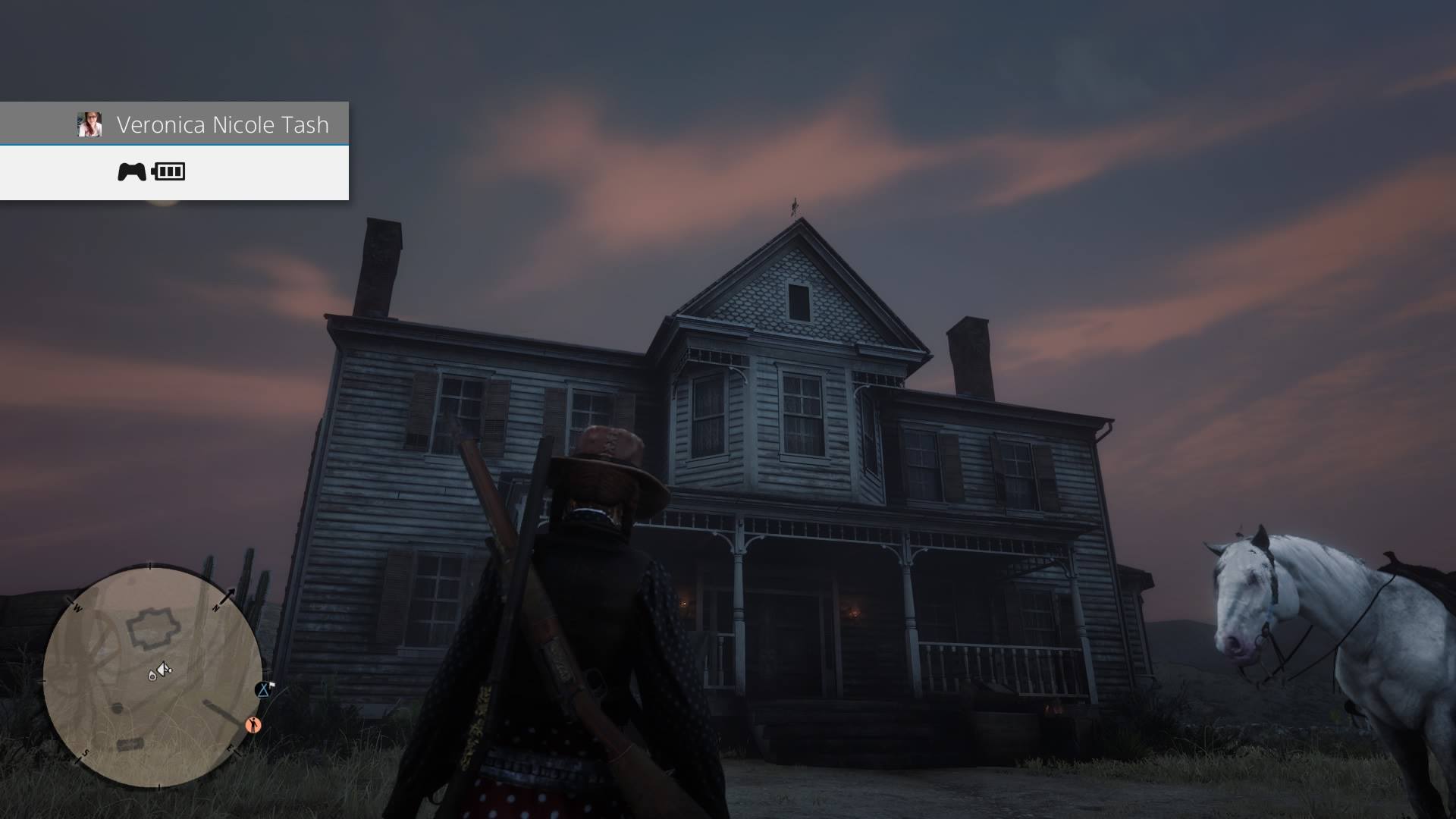Screen dimensions: 1456x819
Task: Click the north arrow on minimap compass
Action: coord(227,595)
